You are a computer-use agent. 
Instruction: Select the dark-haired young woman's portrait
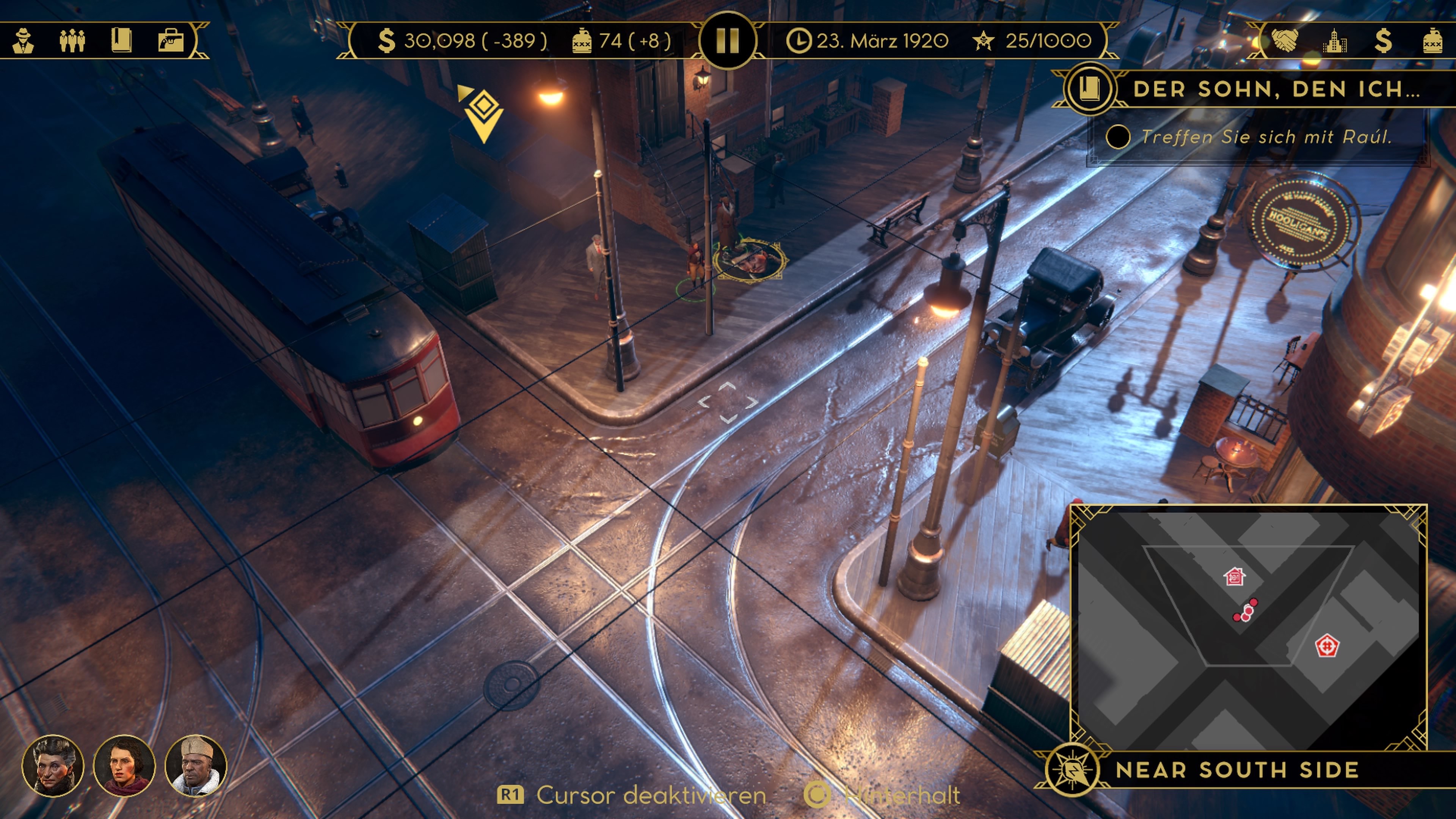[124, 766]
